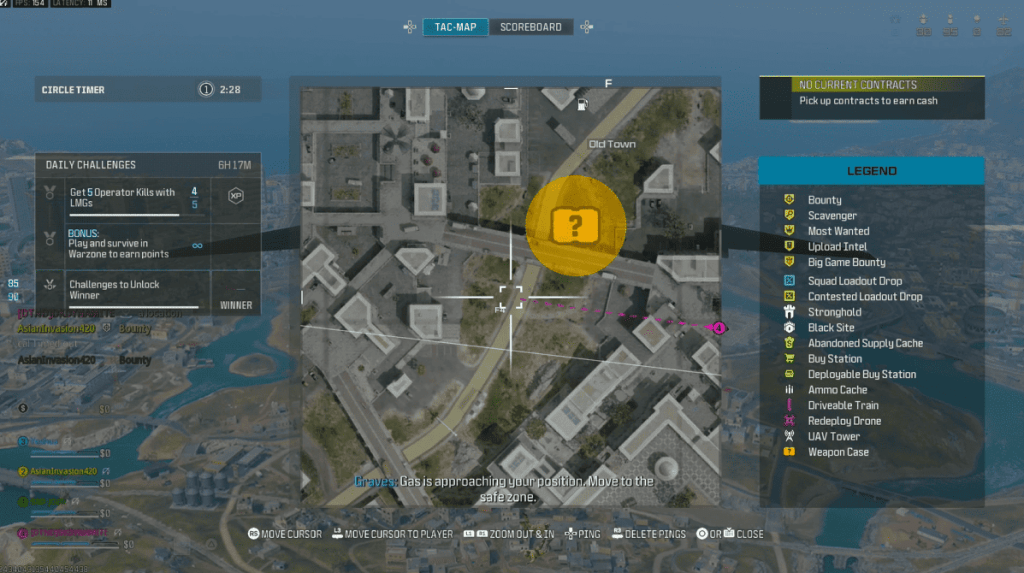Select the Bounty legend entry
Image resolution: width=1024 pixels, height=573 pixels.
(824, 200)
